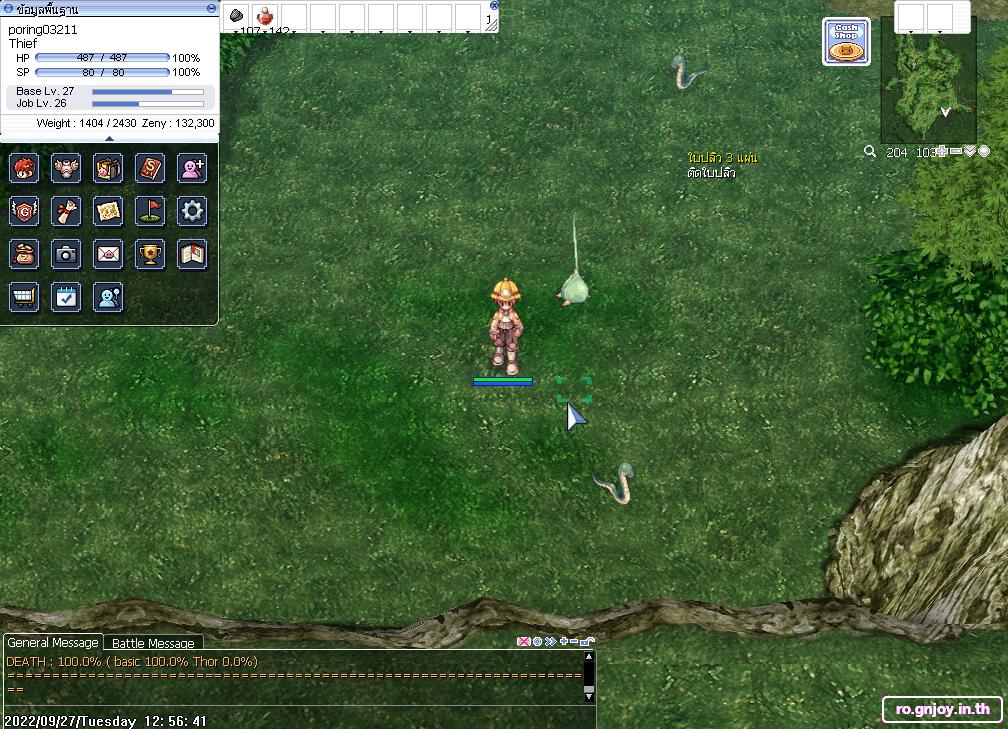This screenshot has height=729, width=1008.
Task: Open the Cash Shop
Action: [x=846, y=42]
